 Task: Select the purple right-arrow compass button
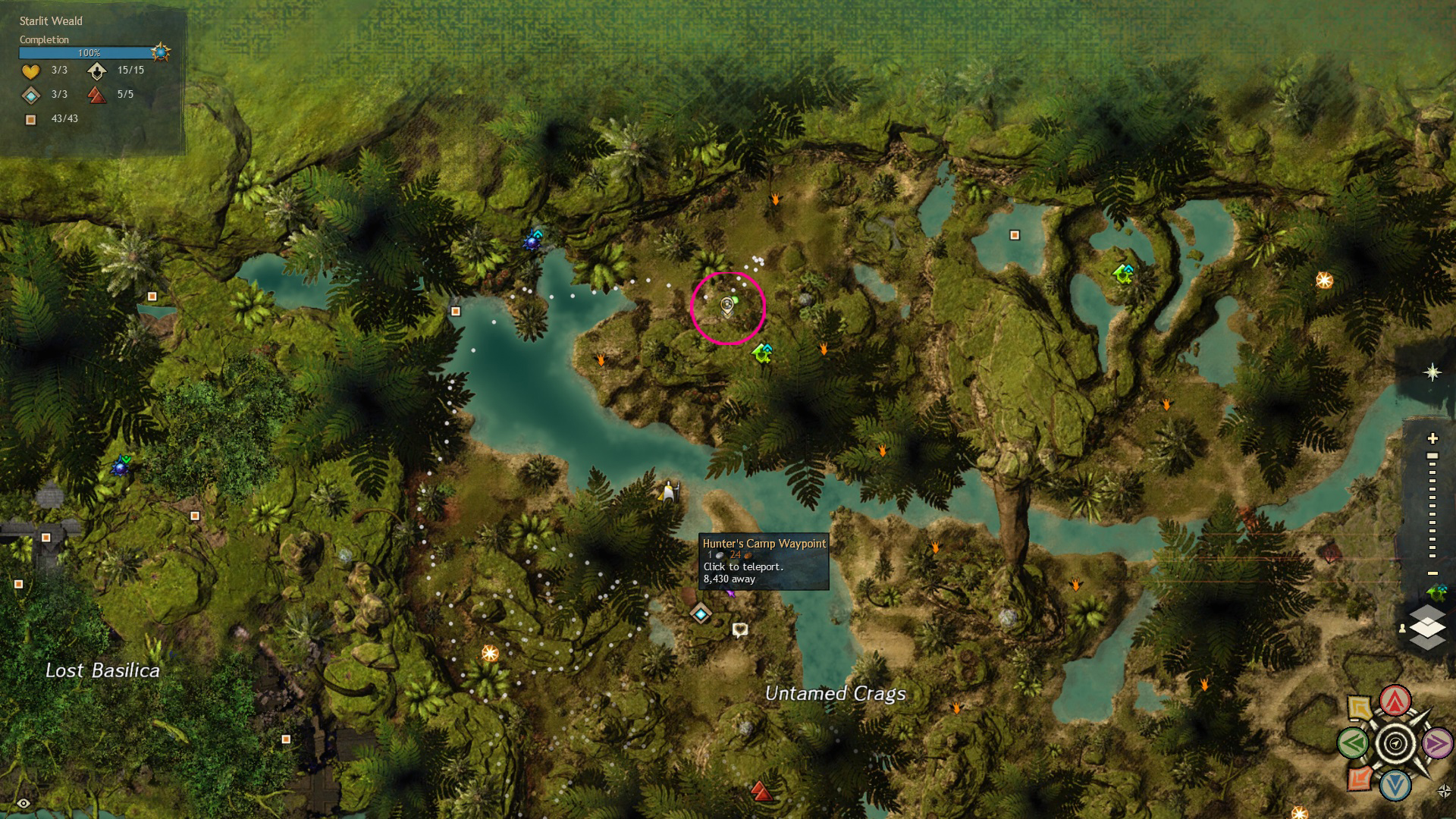point(1437,743)
